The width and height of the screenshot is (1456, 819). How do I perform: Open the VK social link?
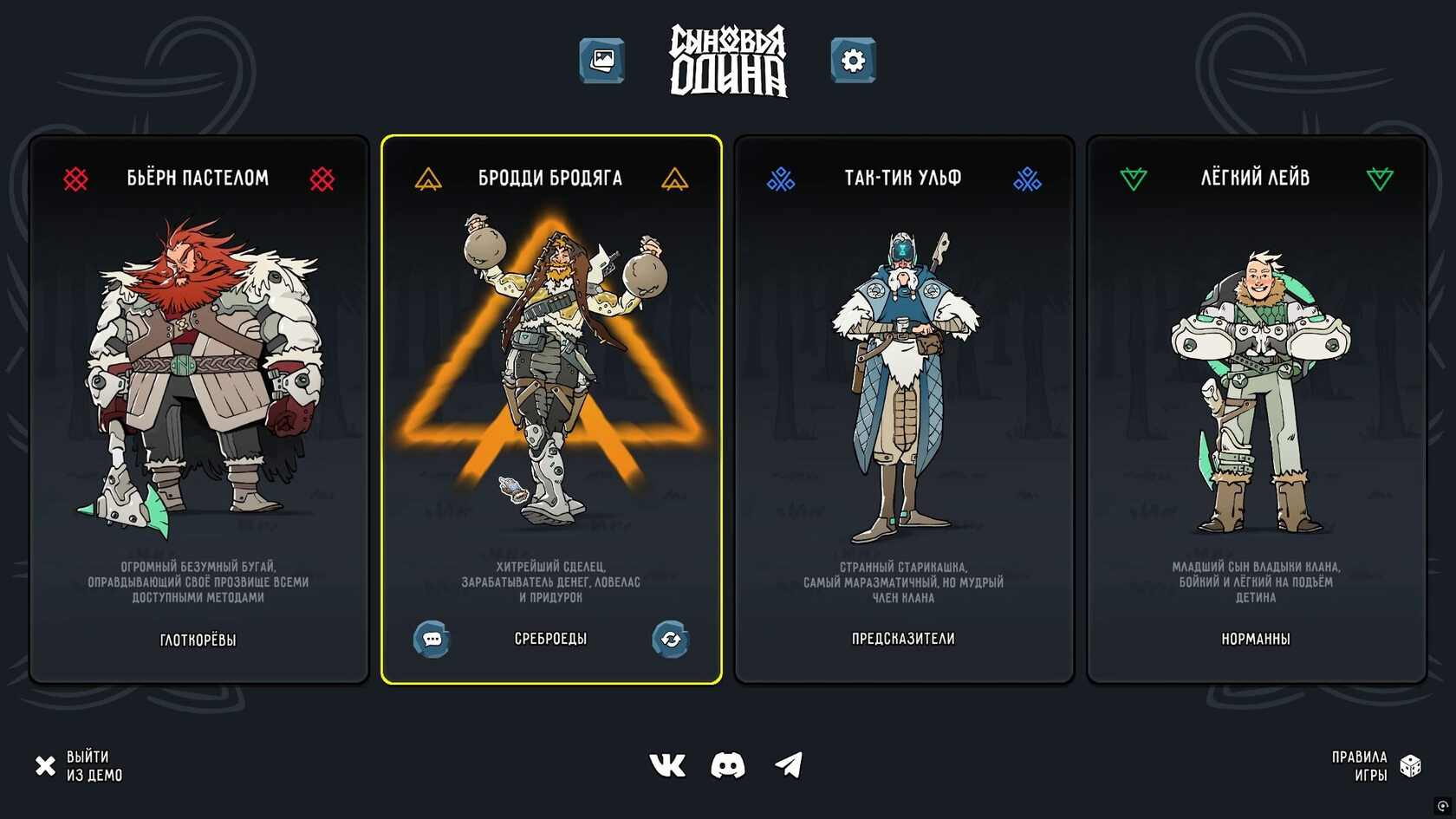(x=667, y=765)
